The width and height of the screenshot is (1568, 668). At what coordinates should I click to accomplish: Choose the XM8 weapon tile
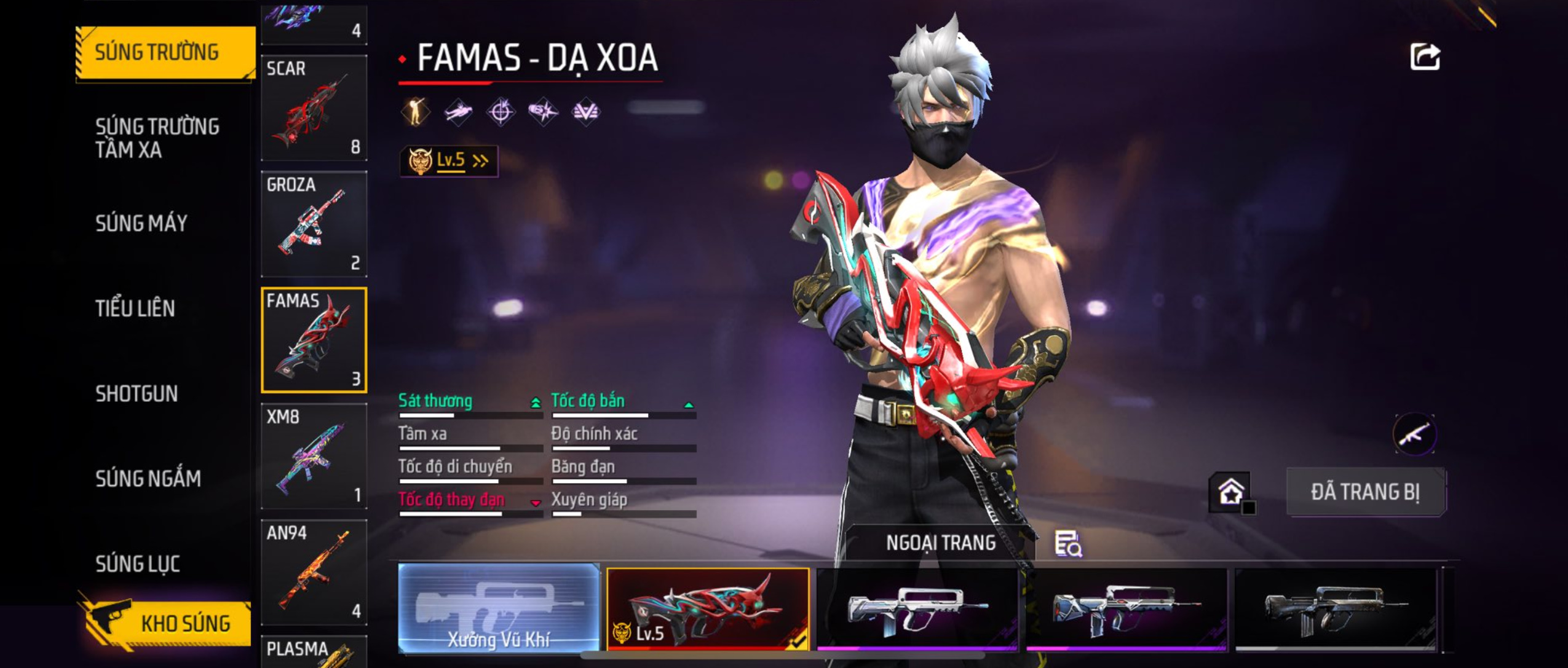[x=314, y=456]
